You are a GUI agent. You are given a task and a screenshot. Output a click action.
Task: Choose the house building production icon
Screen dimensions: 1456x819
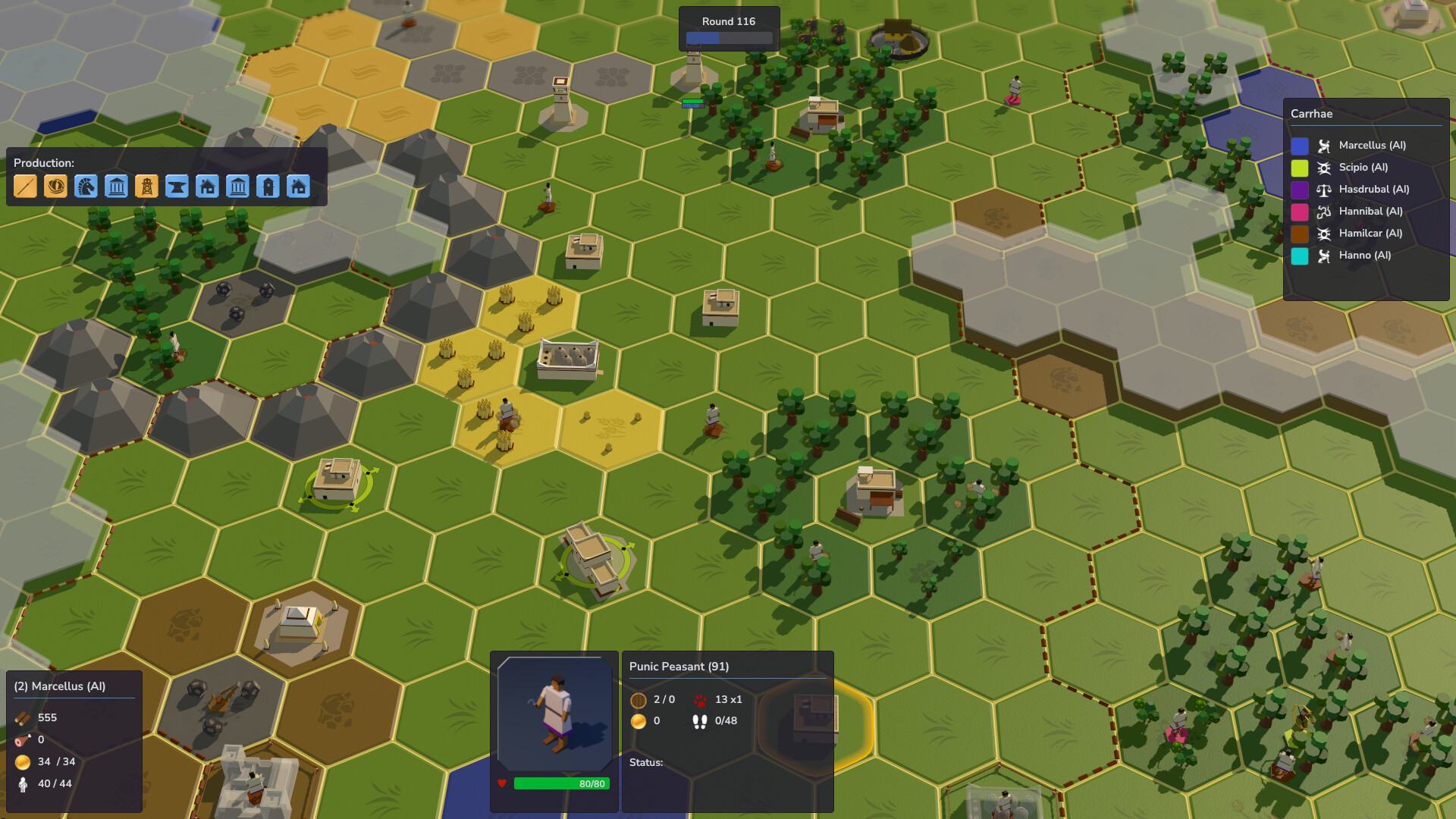[207, 186]
